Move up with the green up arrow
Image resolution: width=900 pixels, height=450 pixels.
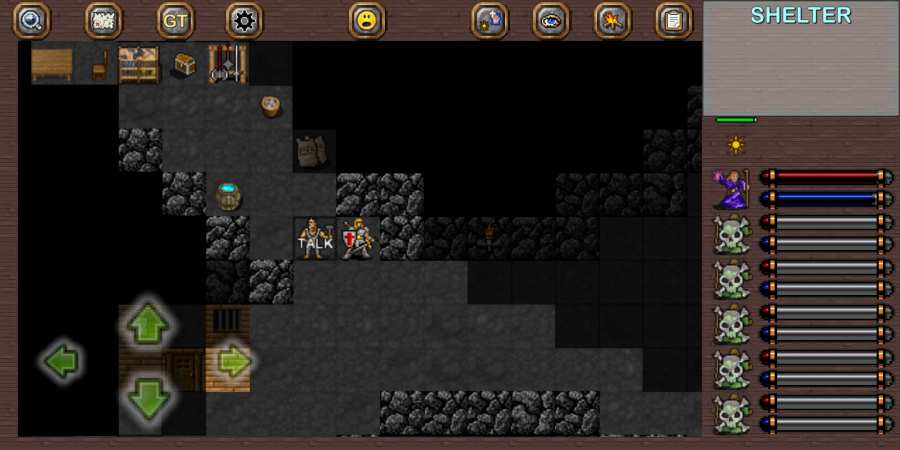click(148, 324)
